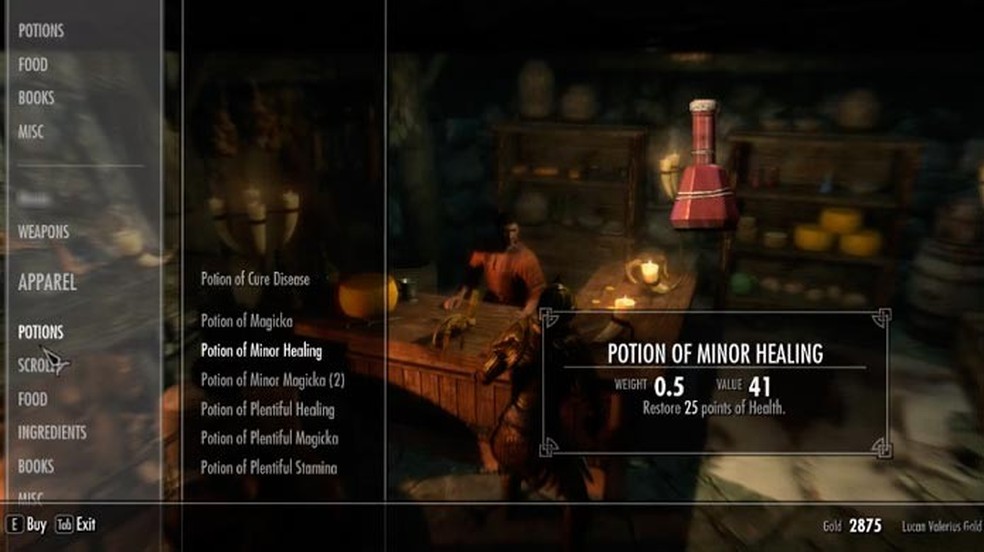This screenshot has width=984, height=552.
Task: Switch to the Apparel category
Action: coord(47,283)
